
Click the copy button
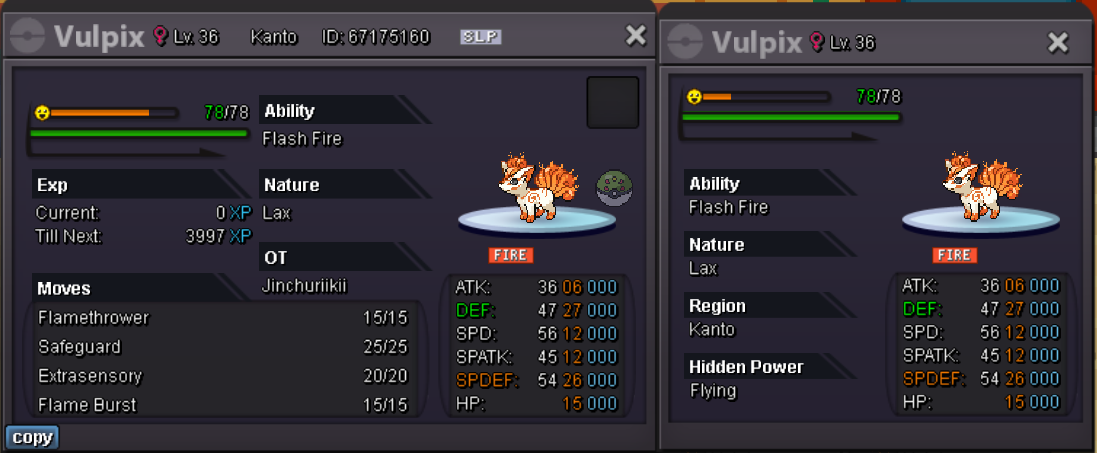[32, 437]
